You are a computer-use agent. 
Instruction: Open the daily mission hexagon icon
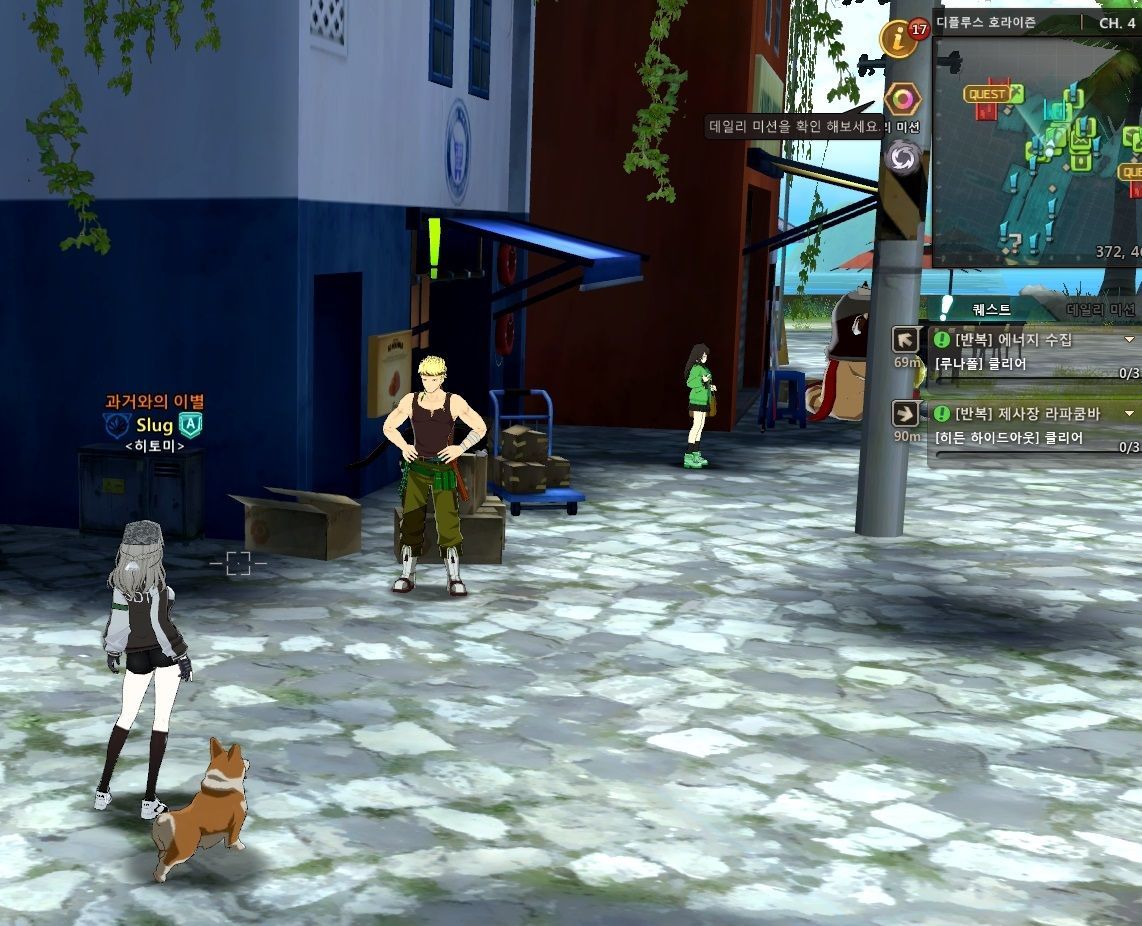(x=902, y=100)
